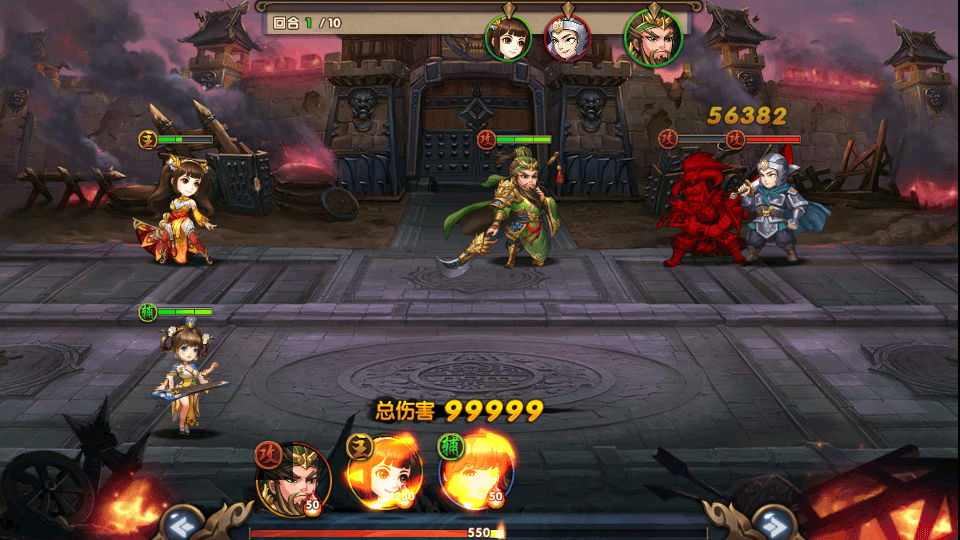Choose the silver-helmet soldier turn-order portrait
Screen dimensions: 960x540
[x=567, y=37]
